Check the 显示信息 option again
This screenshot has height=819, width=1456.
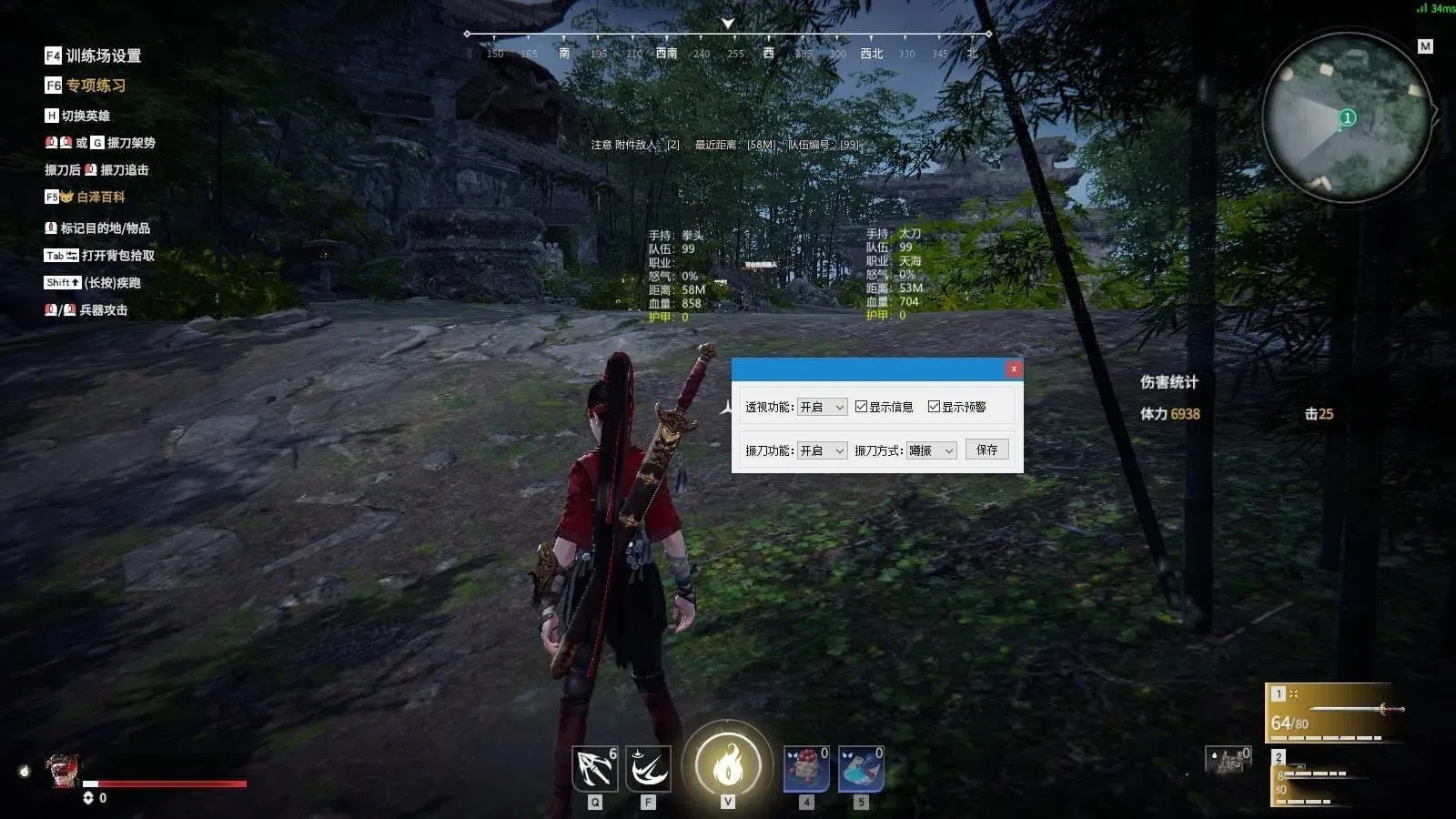tap(860, 407)
